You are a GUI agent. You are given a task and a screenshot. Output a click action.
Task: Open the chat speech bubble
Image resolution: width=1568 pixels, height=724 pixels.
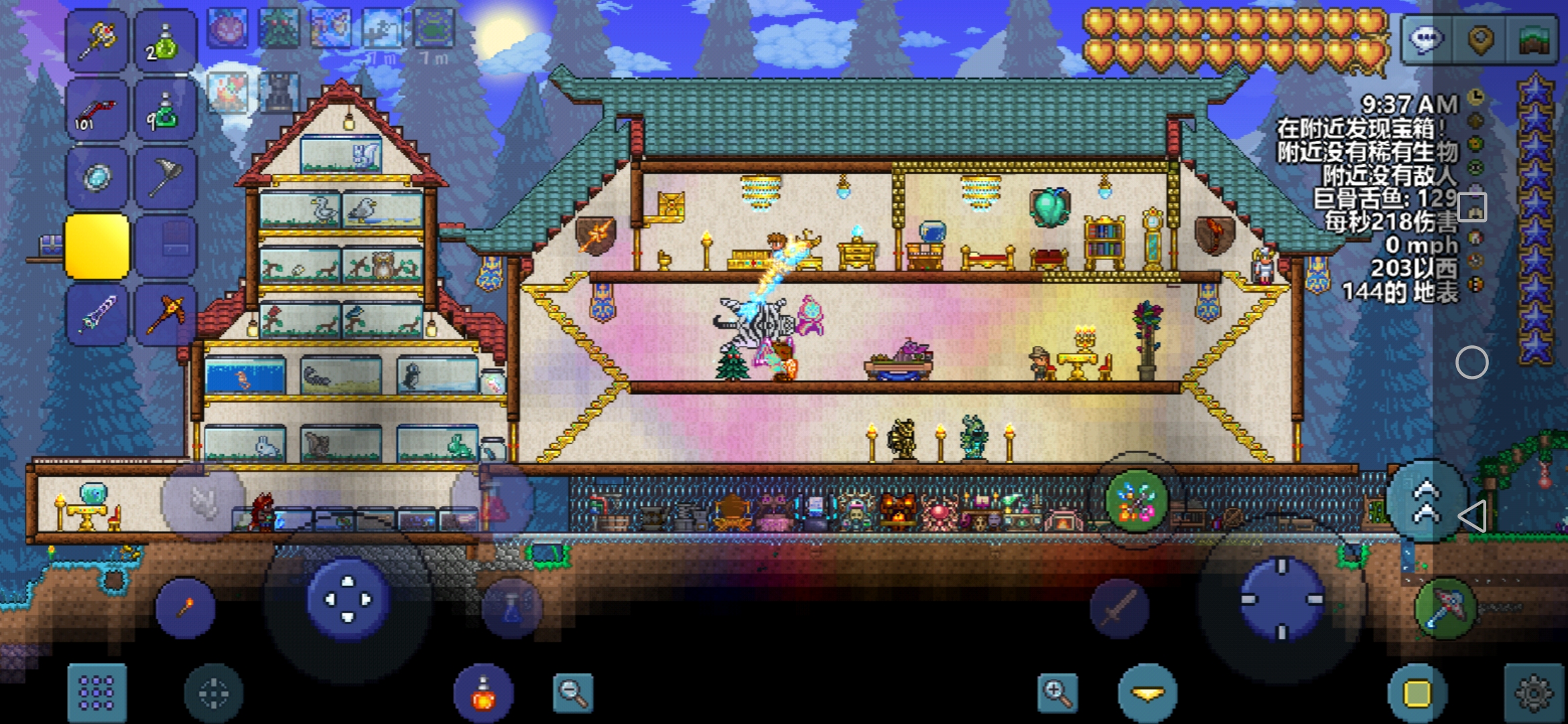tap(1426, 39)
